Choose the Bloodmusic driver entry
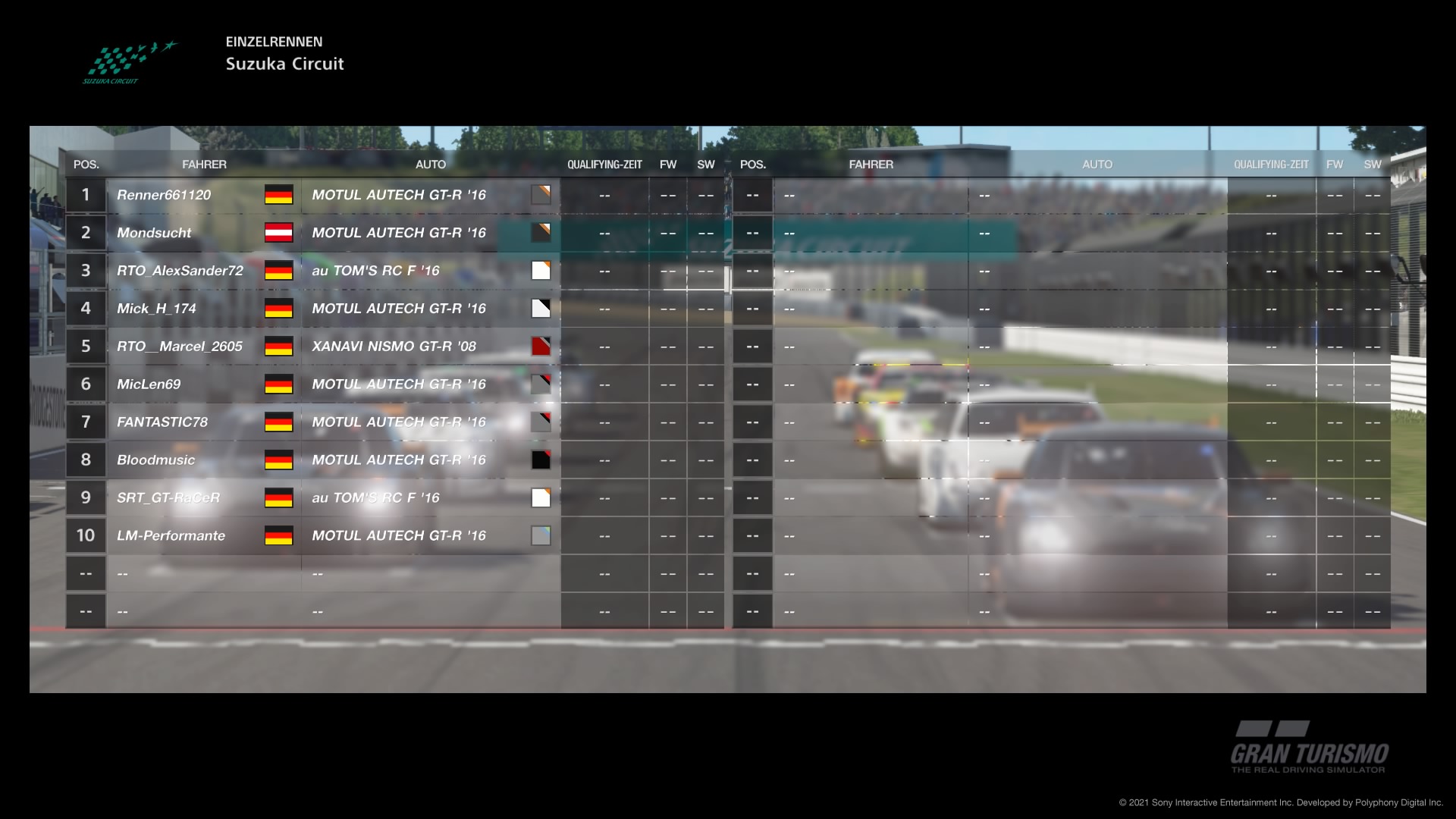 tap(155, 460)
